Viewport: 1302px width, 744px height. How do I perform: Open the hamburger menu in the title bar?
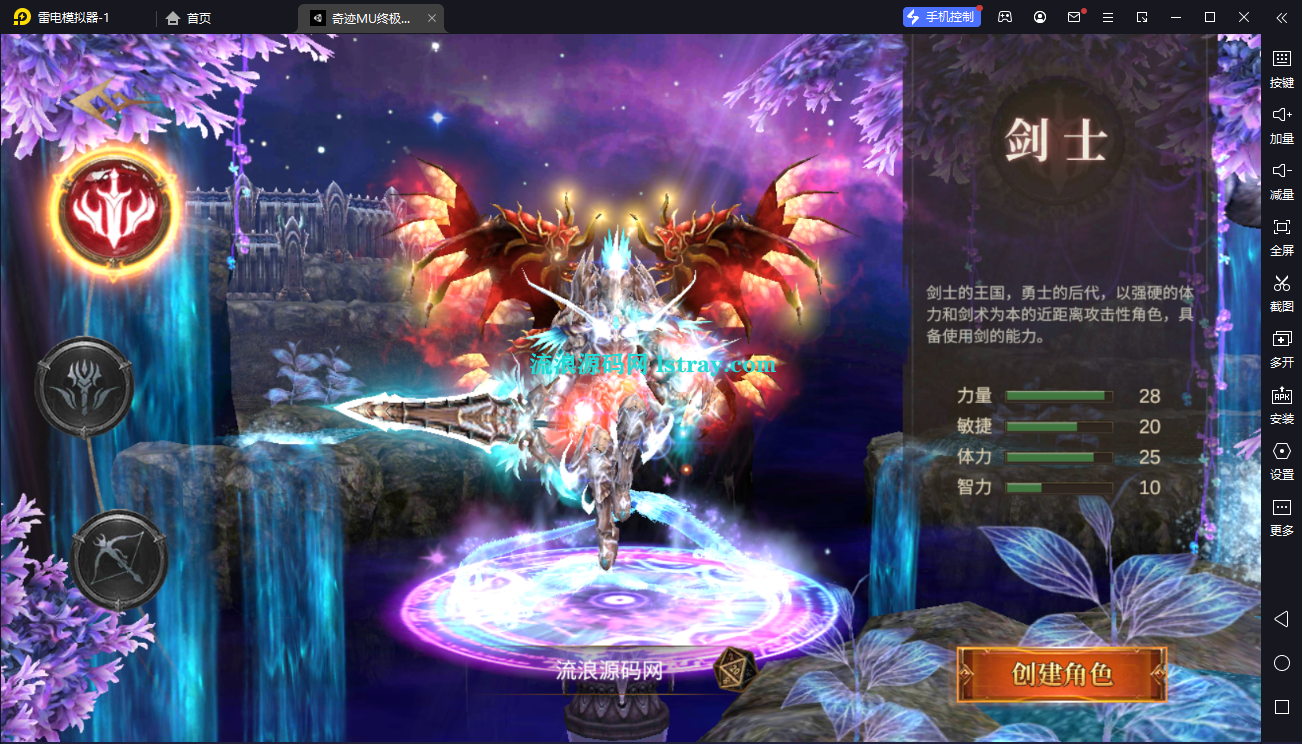pyautogui.click(x=1107, y=17)
